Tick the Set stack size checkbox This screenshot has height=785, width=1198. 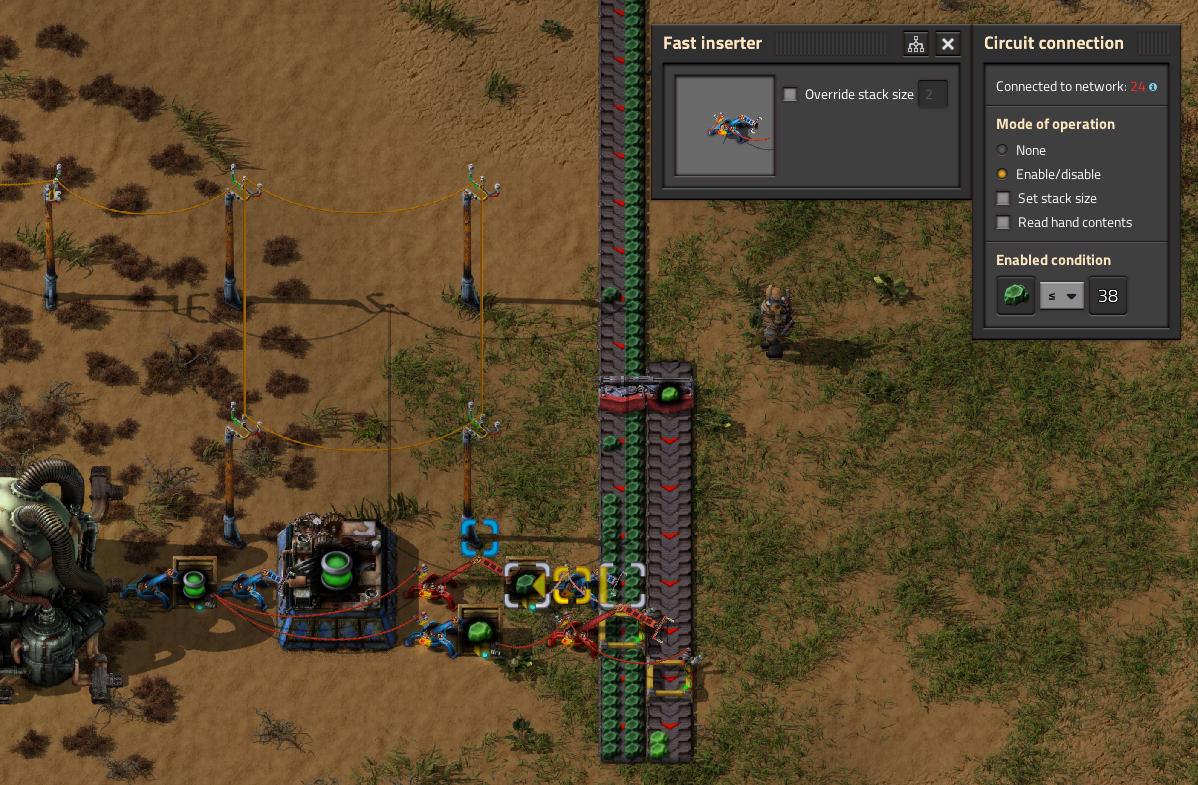pyautogui.click(x=1003, y=198)
